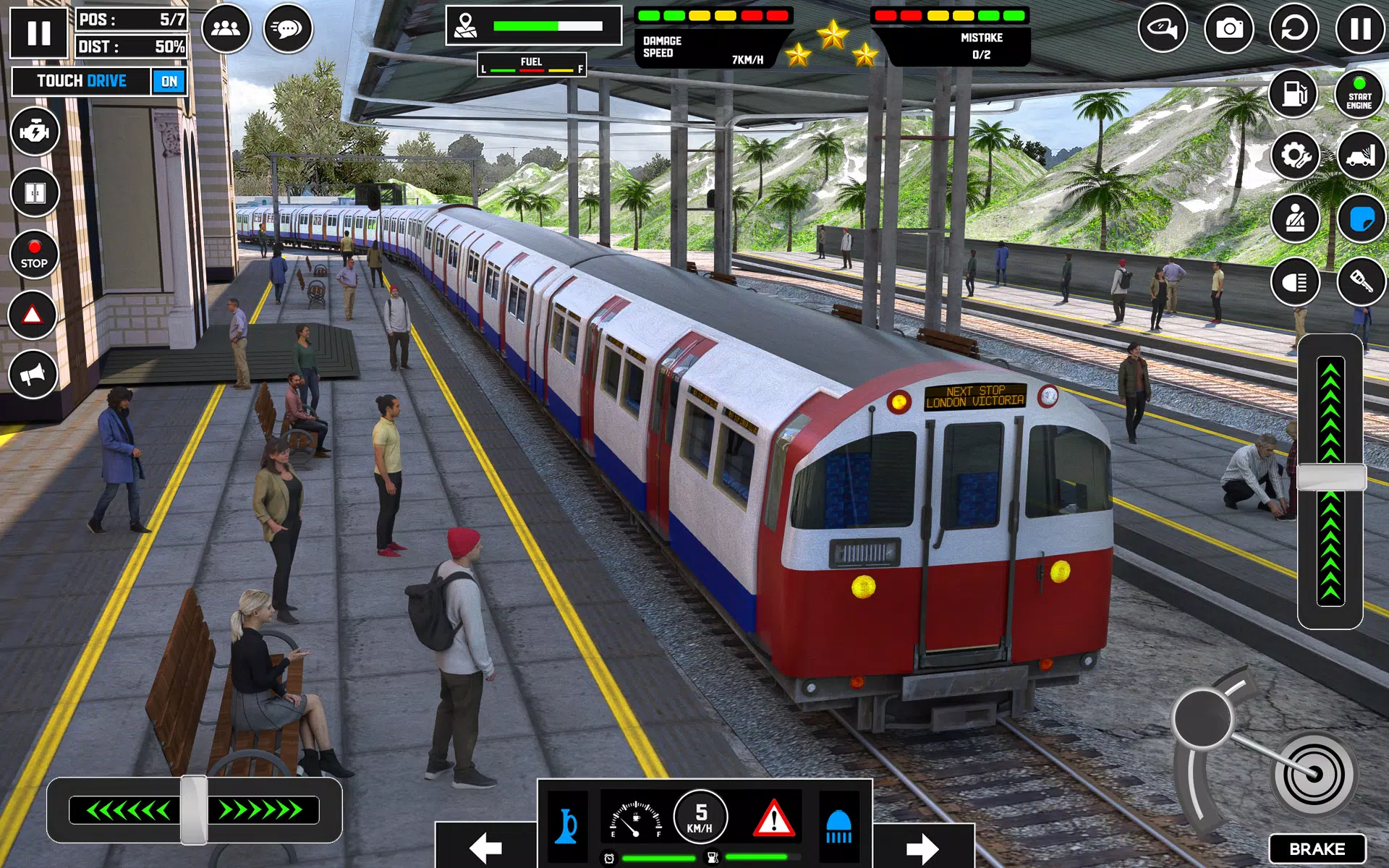Viewport: 1389px width, 868px height.
Task: Restart the level with circular arrow
Action: [1294, 29]
